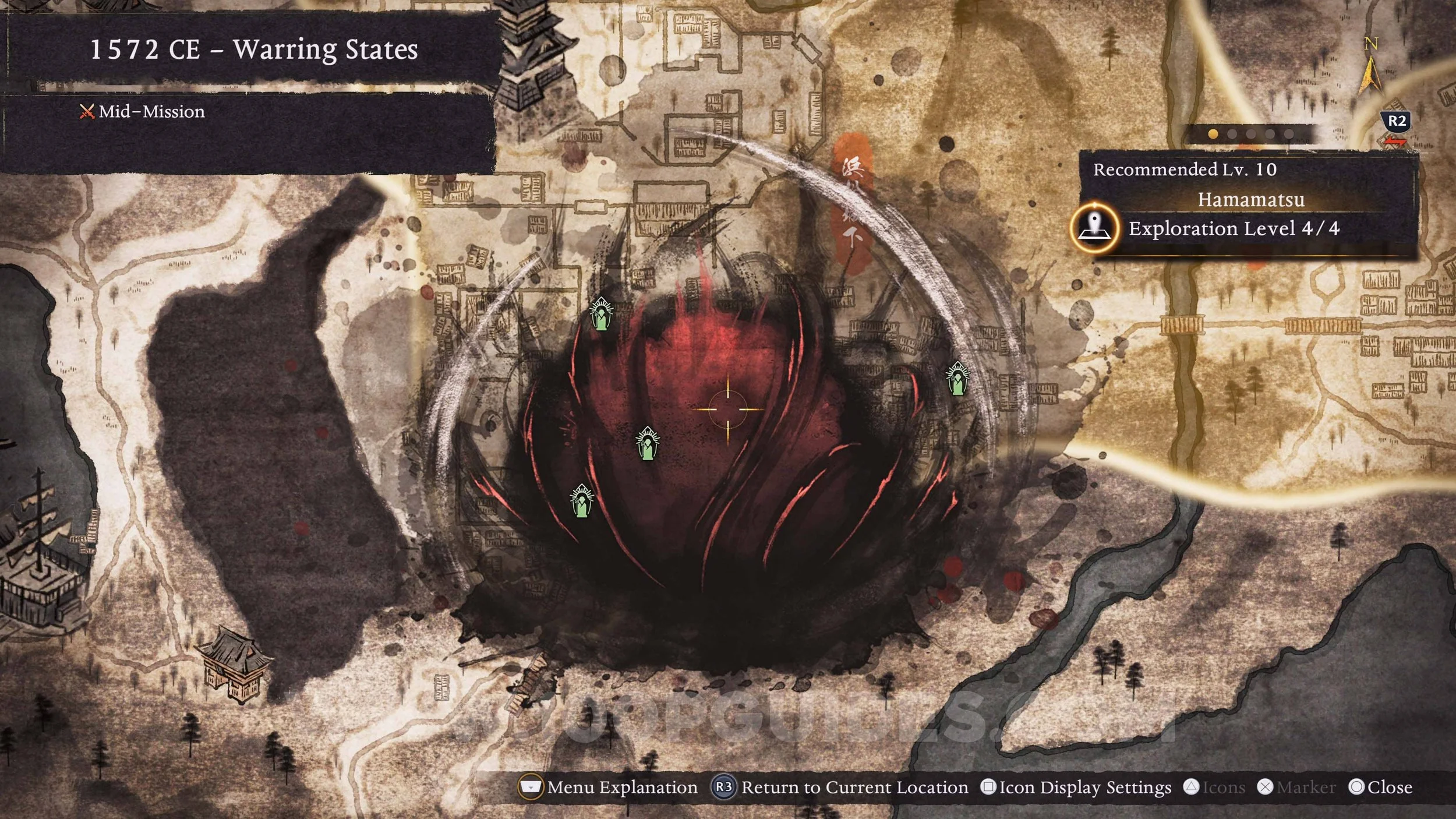Select the highlighted yellow page indicator dot
The width and height of the screenshot is (1456, 819).
pyautogui.click(x=1213, y=134)
